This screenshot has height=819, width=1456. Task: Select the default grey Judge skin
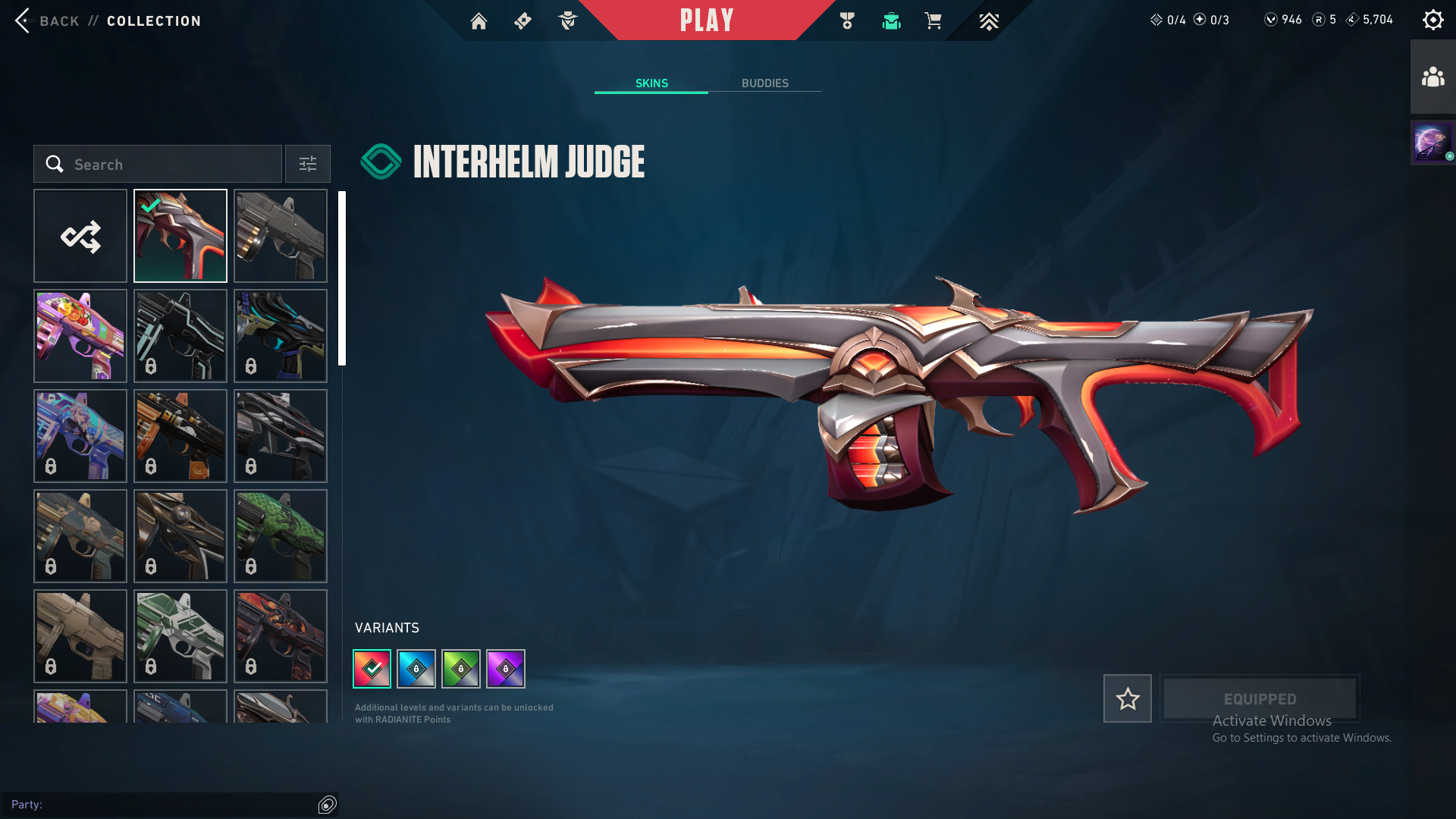pyautogui.click(x=281, y=236)
